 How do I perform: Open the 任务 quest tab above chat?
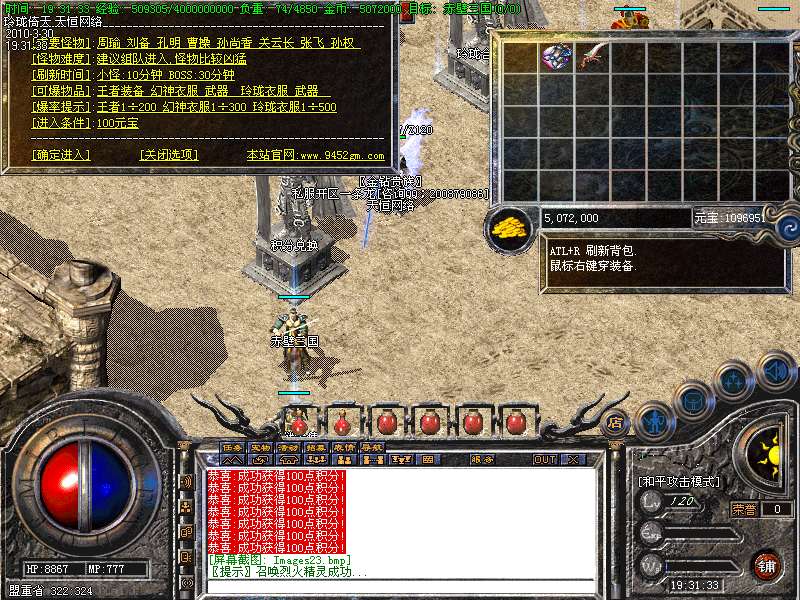[x=233, y=446]
